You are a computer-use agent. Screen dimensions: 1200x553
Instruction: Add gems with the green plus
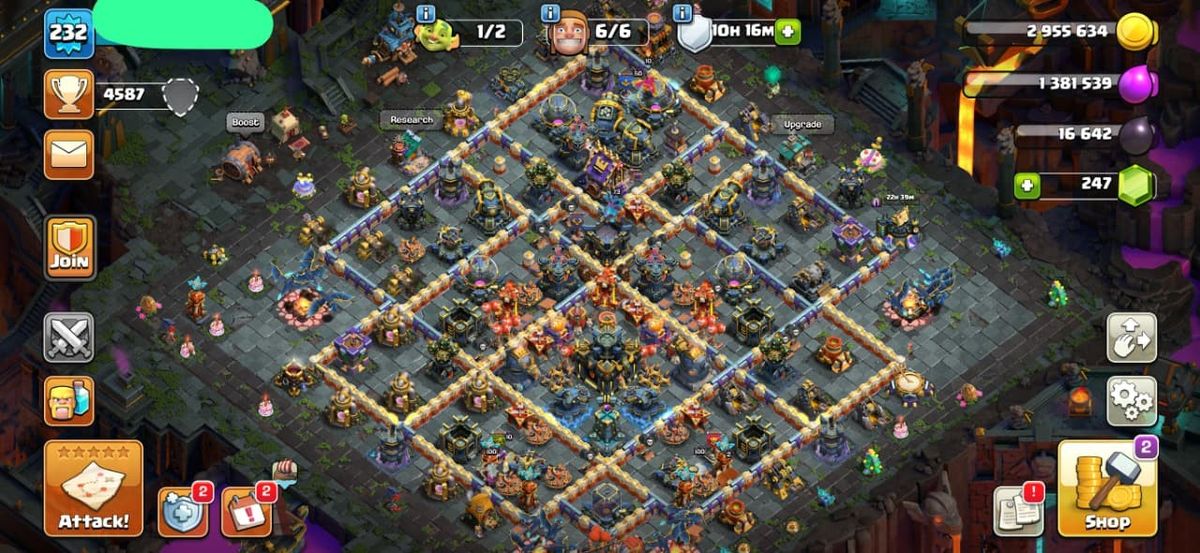1026,185
